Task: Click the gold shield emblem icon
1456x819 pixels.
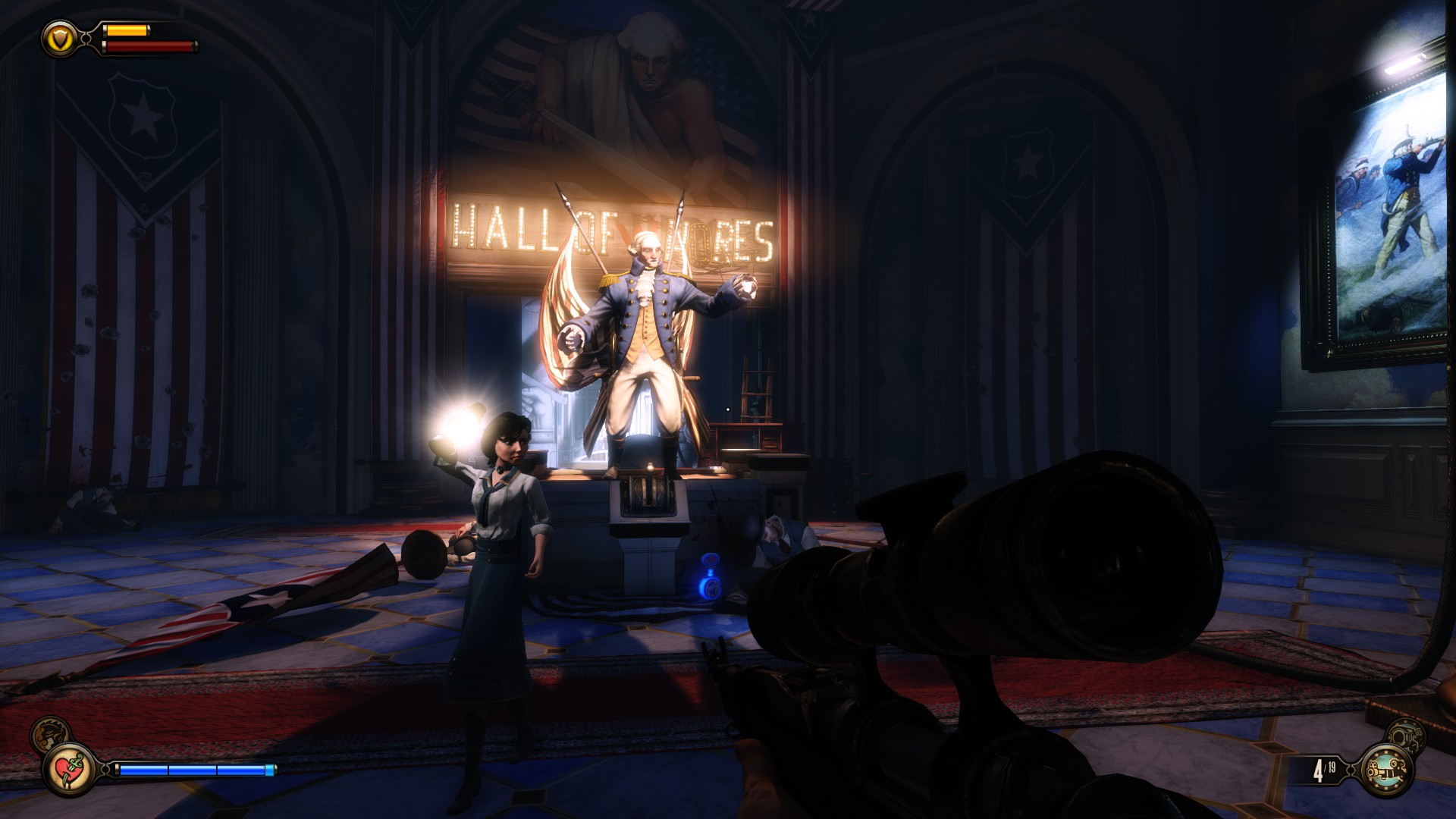Action: (58, 36)
